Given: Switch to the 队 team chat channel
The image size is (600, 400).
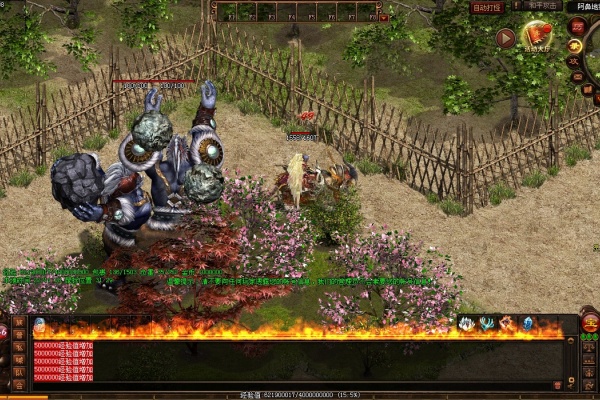Looking at the screenshot, I should point(18,371).
